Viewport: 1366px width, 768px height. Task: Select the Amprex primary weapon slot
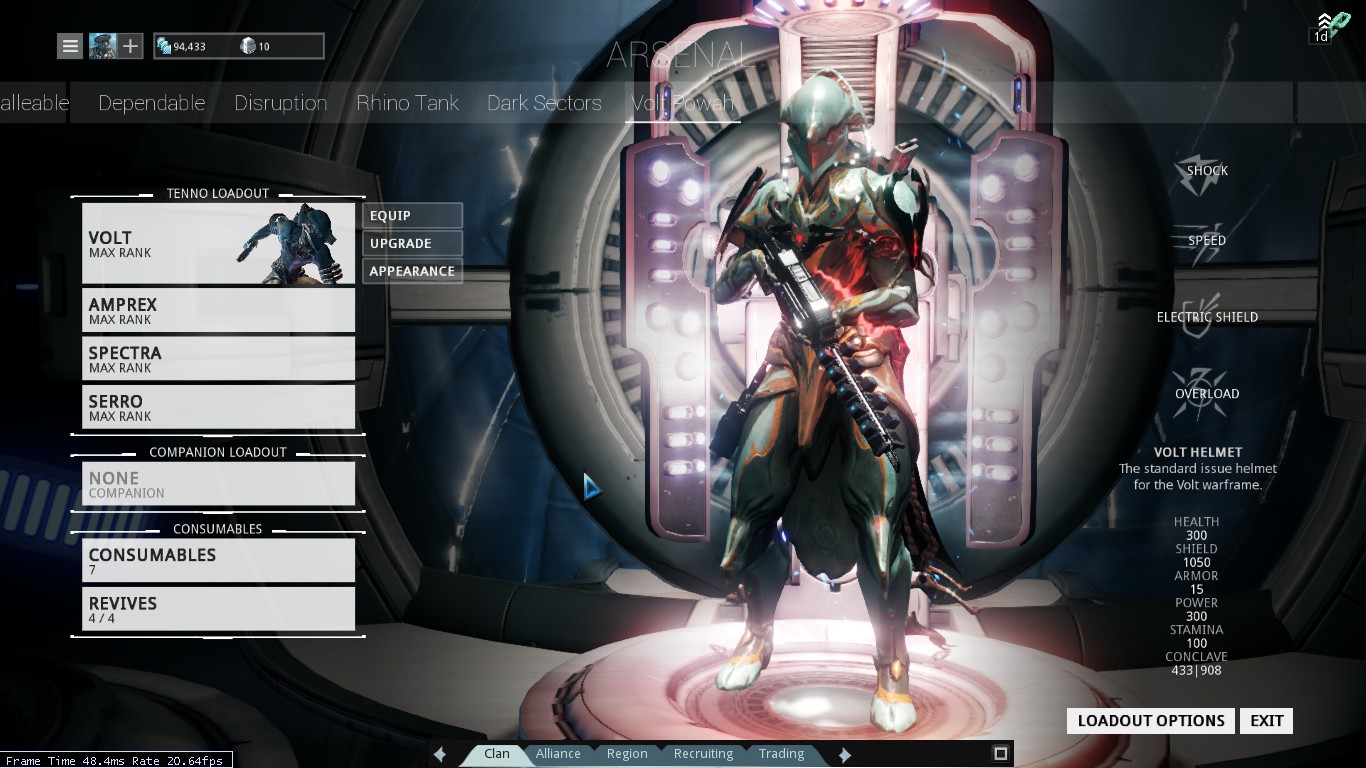(218, 310)
